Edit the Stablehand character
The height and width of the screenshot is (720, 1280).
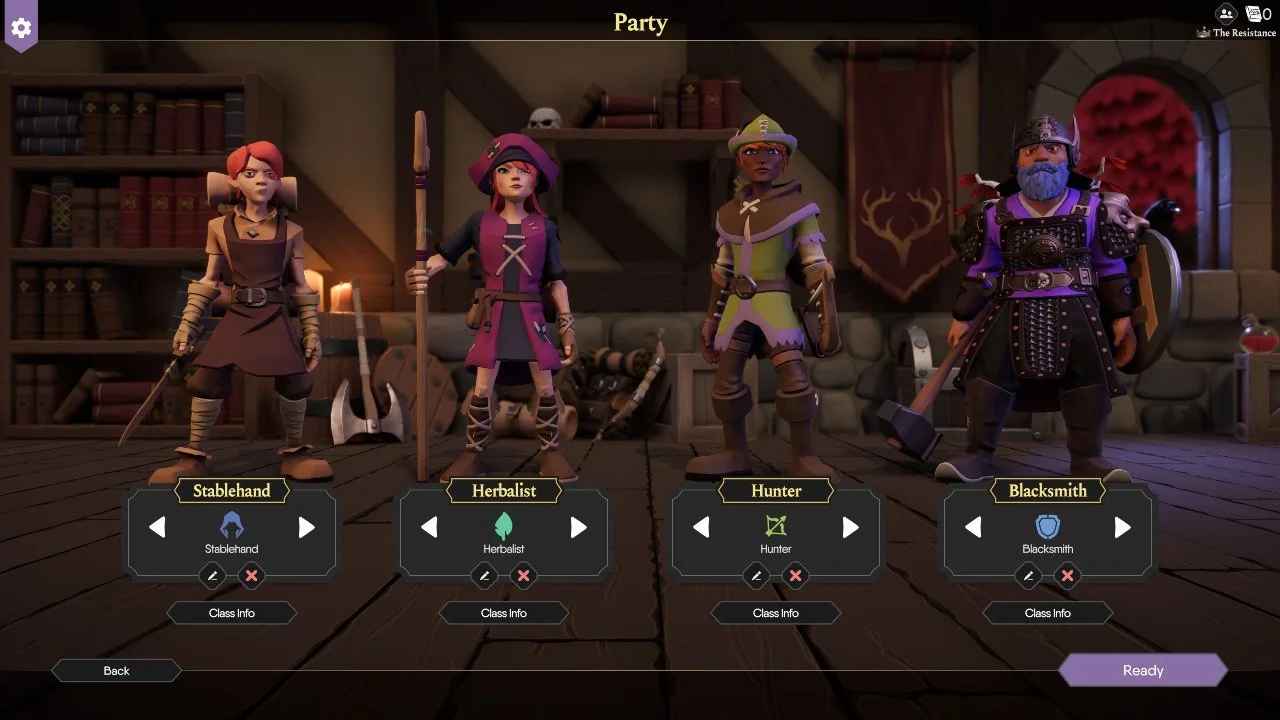click(212, 575)
